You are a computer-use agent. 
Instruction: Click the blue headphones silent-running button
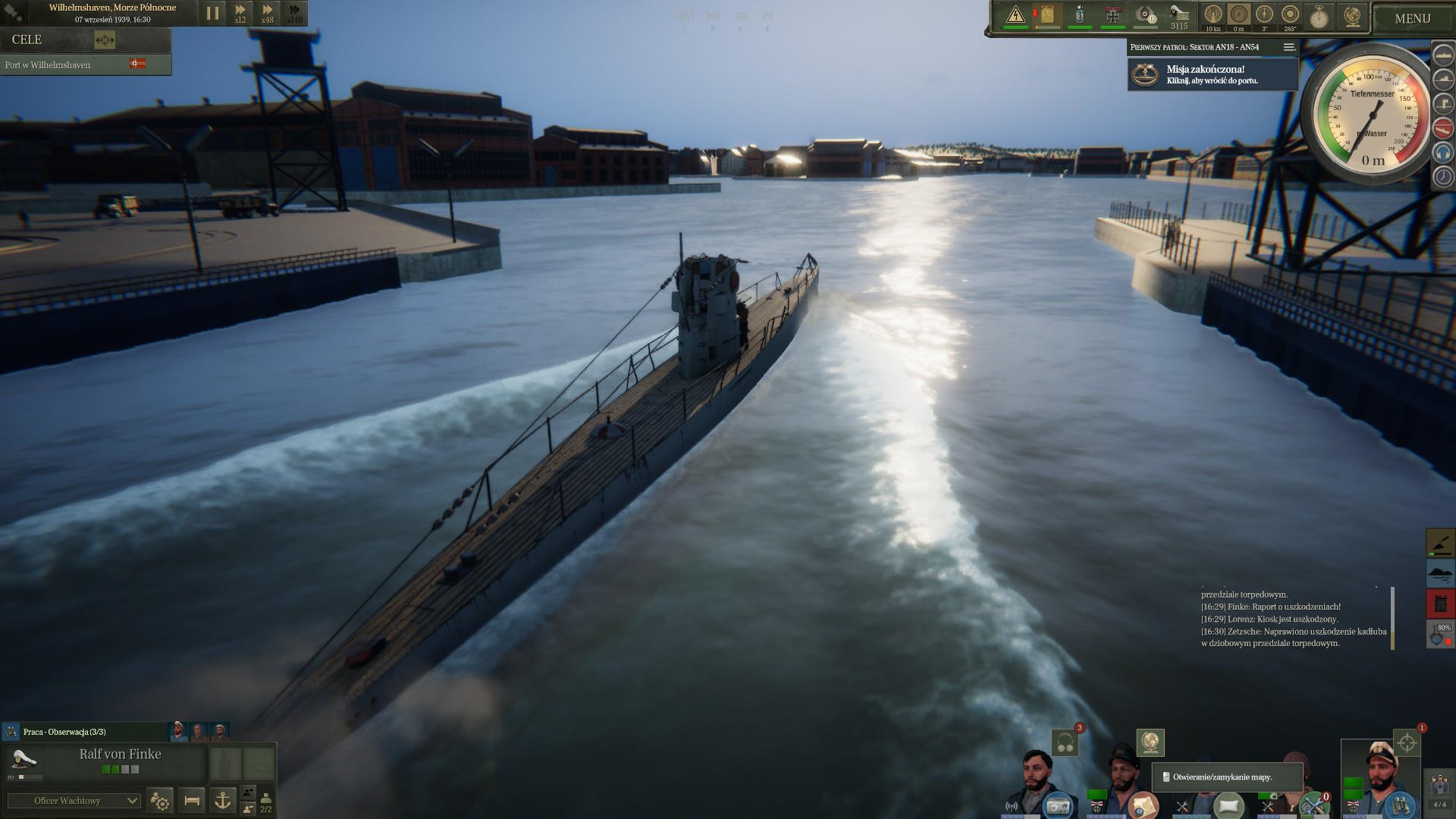[1442, 152]
